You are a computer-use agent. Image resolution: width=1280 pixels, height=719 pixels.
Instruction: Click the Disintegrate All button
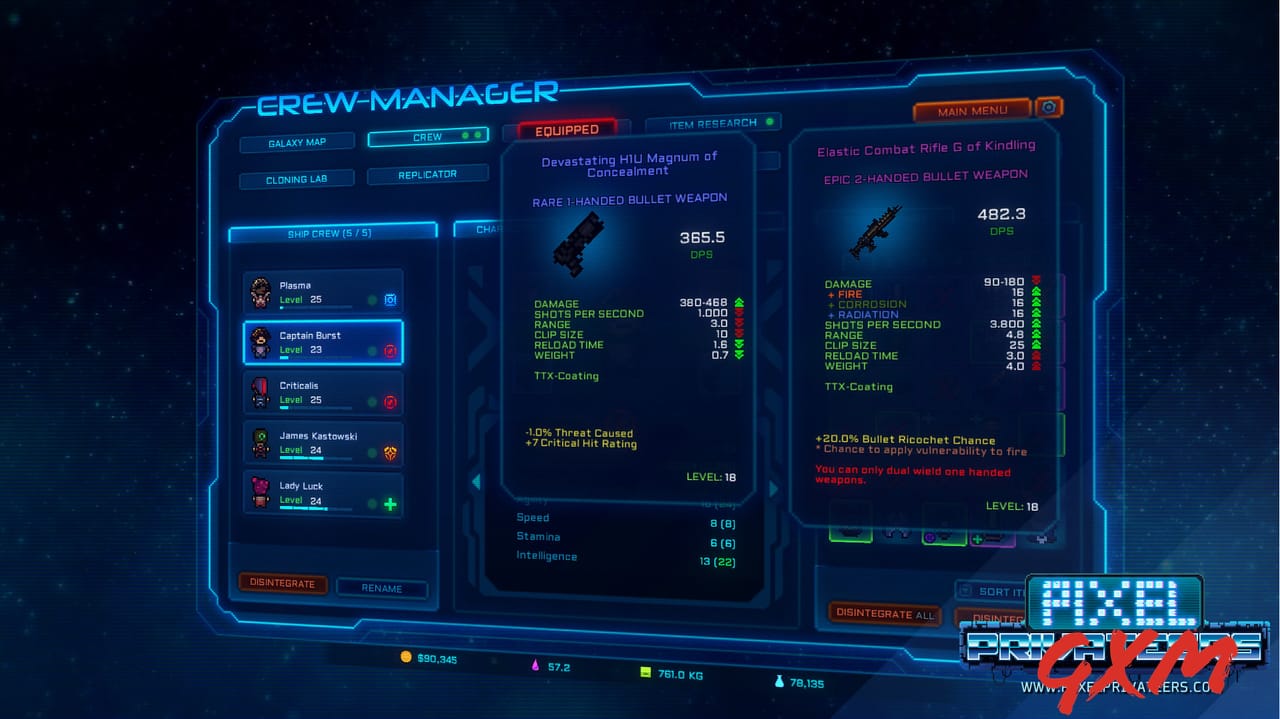pos(885,614)
